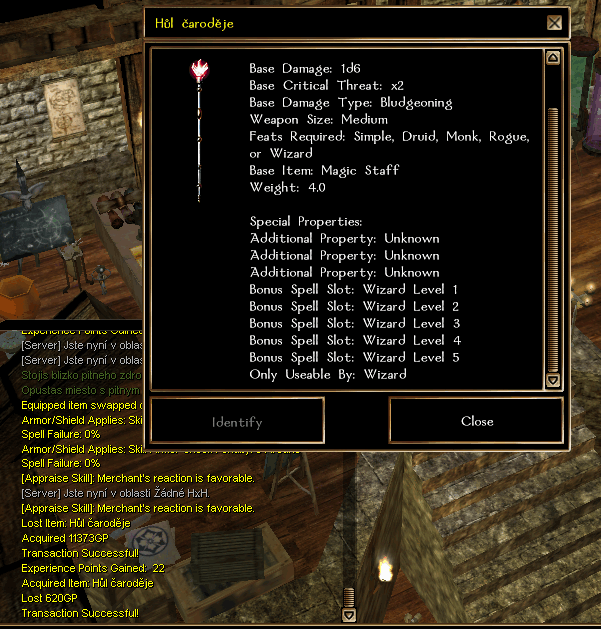This screenshot has height=629, width=601.
Task: Click the chat log's scroll down arrow
Action: click(349, 616)
